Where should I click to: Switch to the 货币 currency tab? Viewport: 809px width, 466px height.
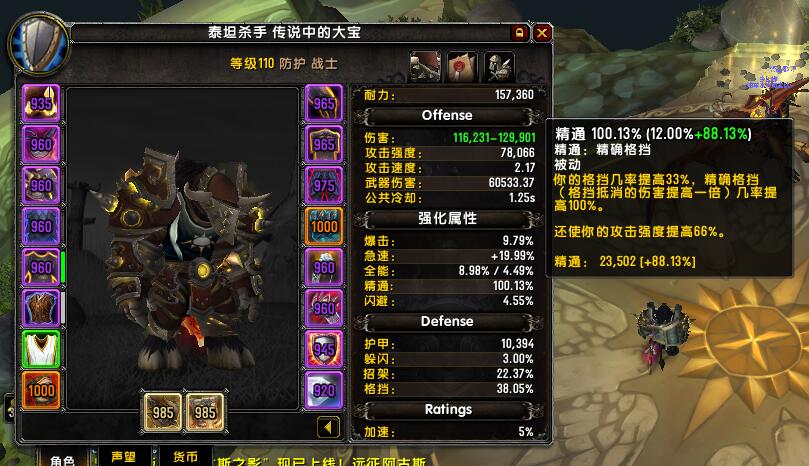point(185,458)
